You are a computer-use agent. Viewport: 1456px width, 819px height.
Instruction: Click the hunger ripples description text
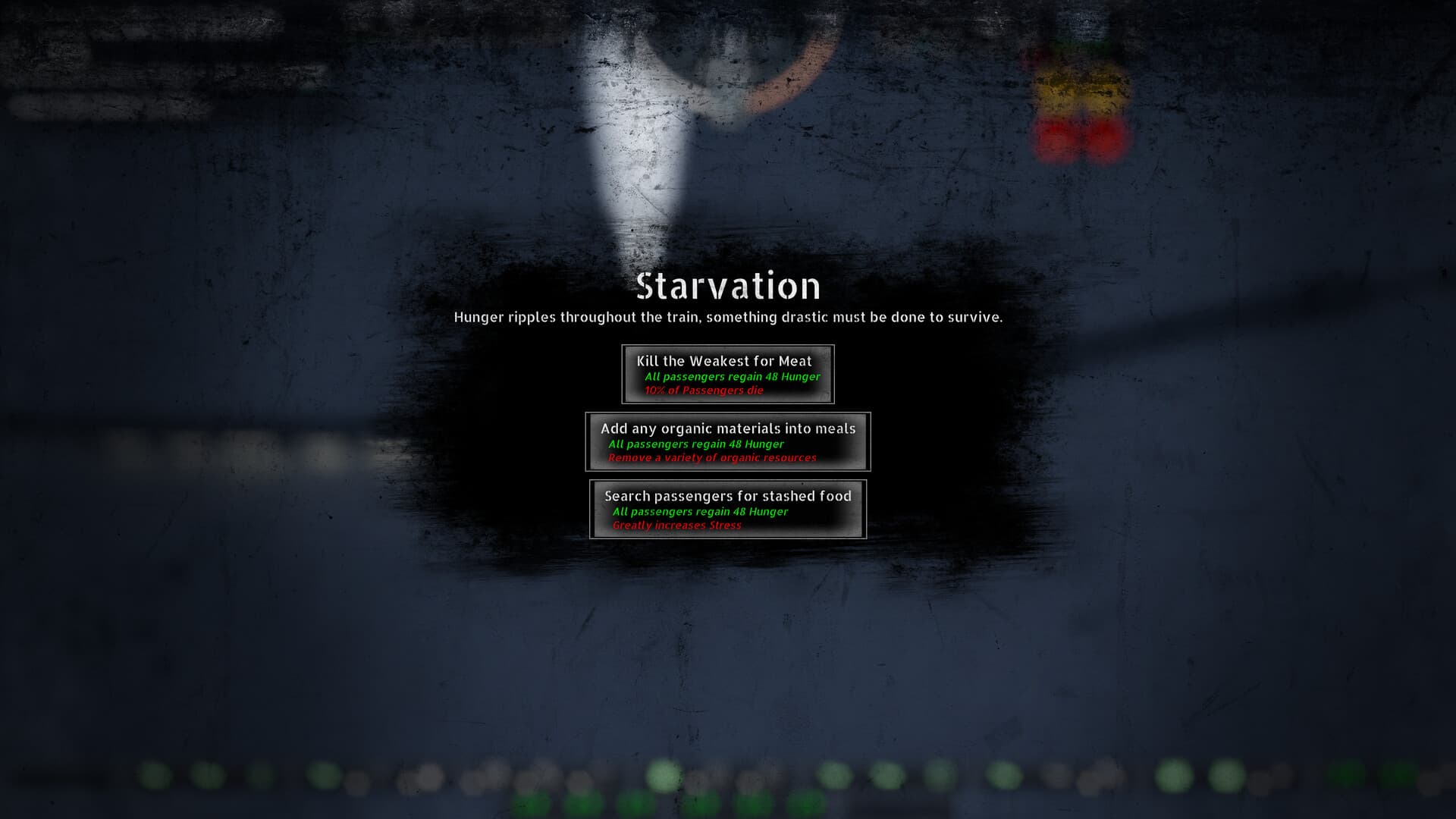pos(728,318)
